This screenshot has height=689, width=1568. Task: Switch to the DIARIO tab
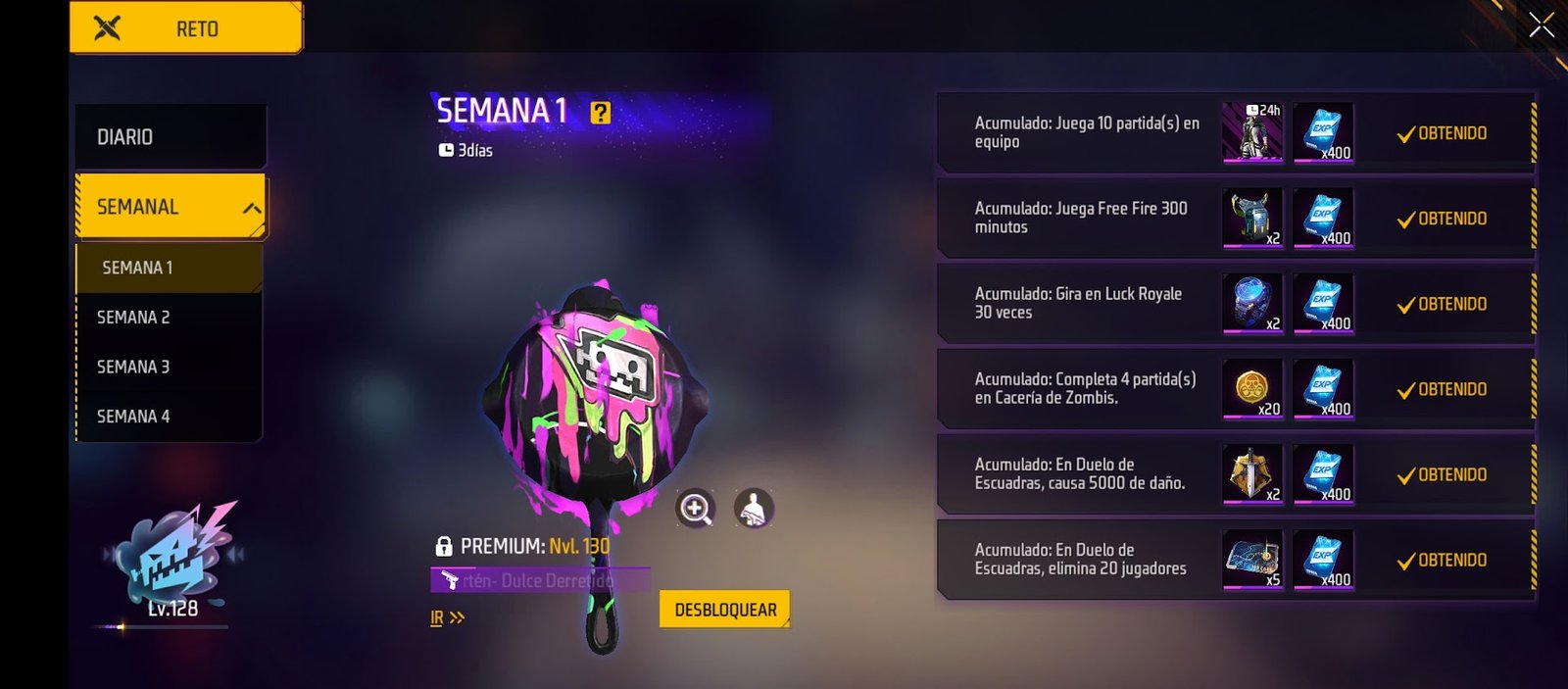170,137
